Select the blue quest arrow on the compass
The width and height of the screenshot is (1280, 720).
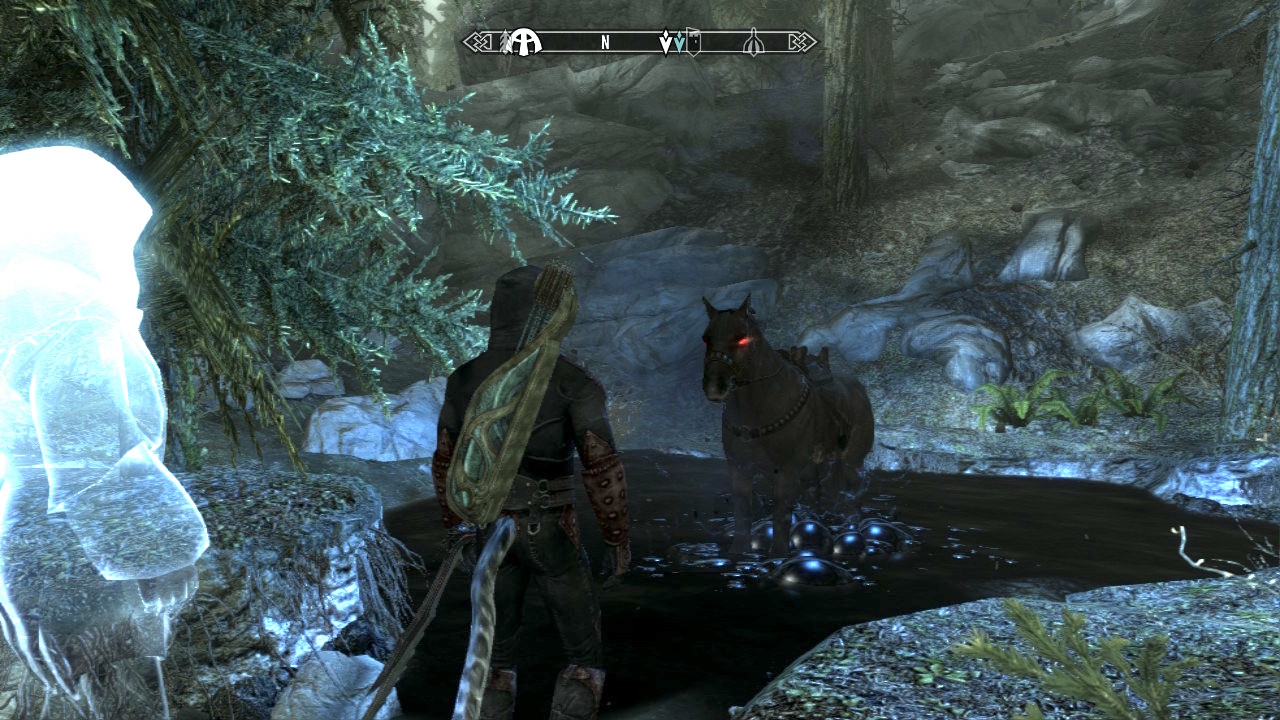point(679,43)
